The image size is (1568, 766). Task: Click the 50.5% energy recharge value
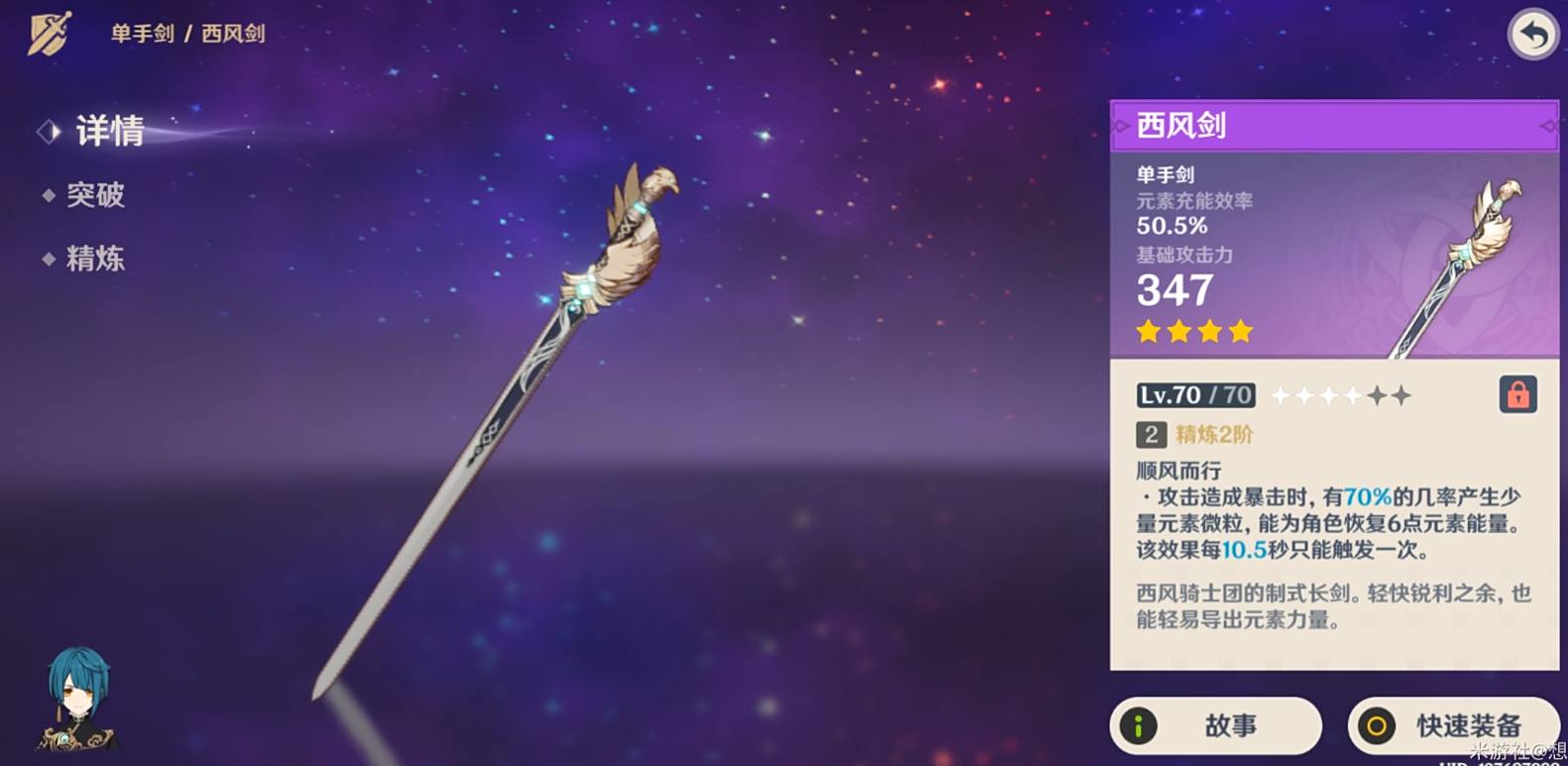point(1174,226)
